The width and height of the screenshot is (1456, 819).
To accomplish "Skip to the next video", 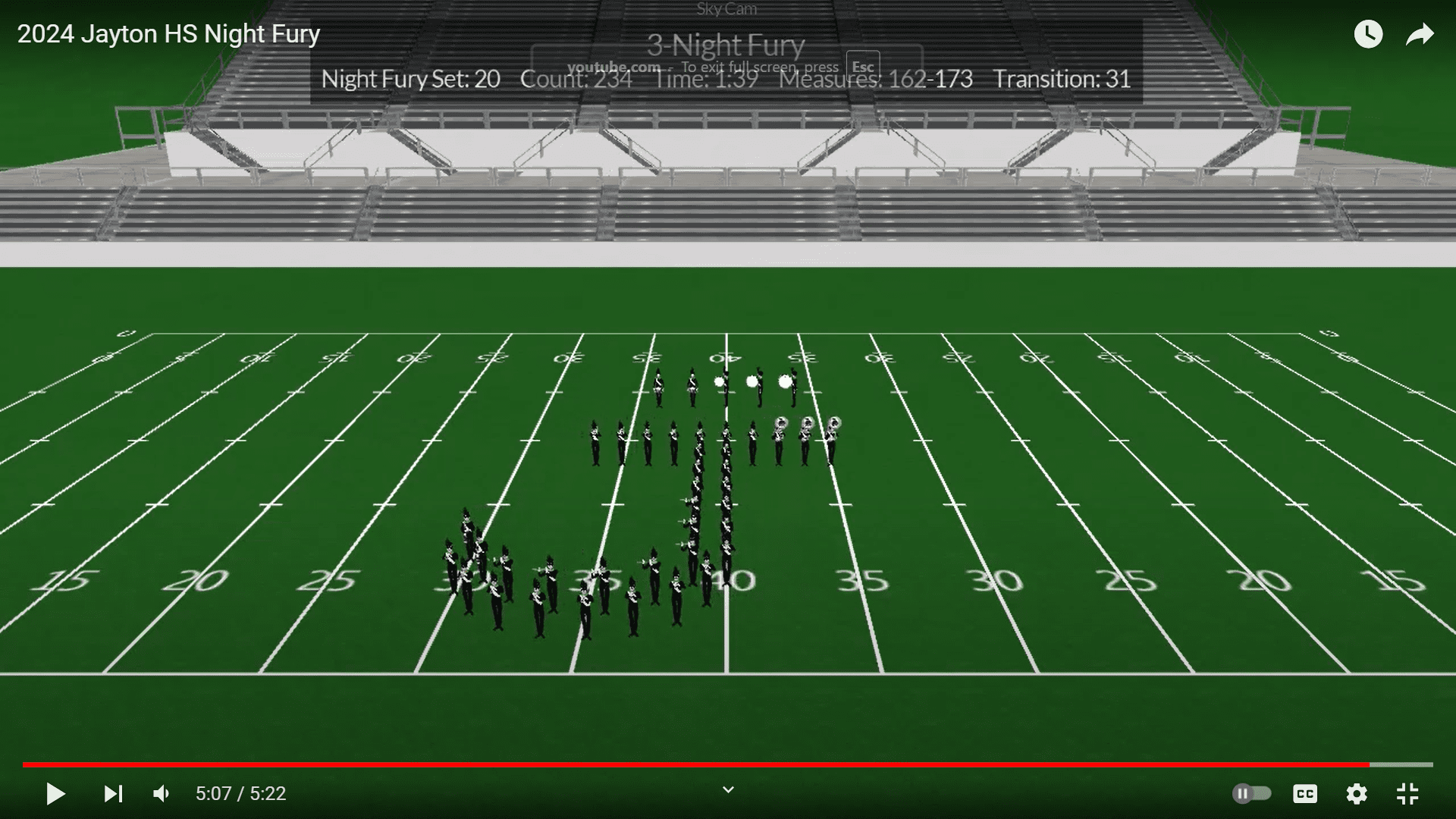I will [113, 794].
